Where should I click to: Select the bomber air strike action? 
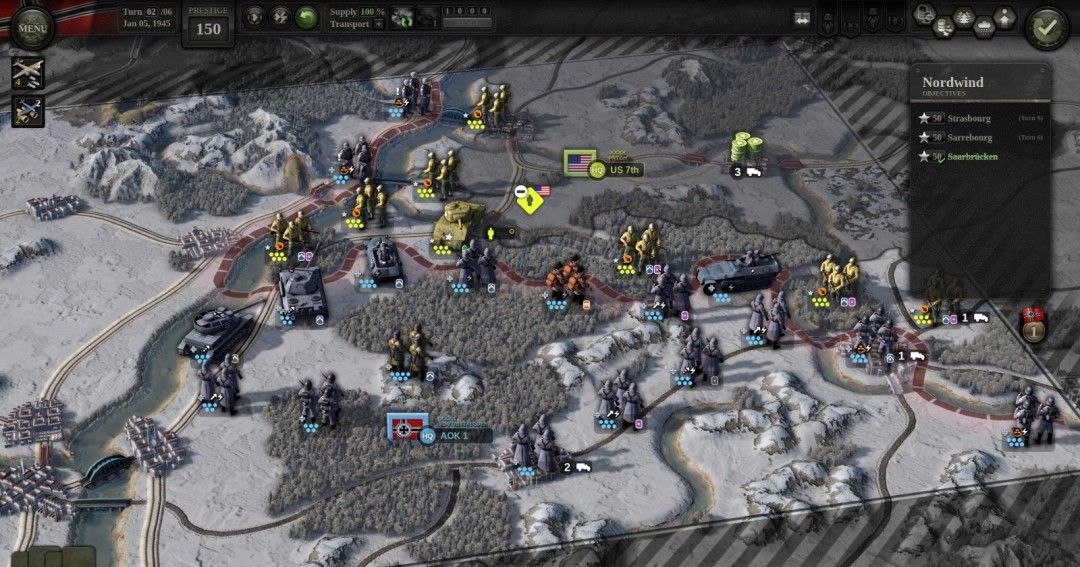(28, 74)
